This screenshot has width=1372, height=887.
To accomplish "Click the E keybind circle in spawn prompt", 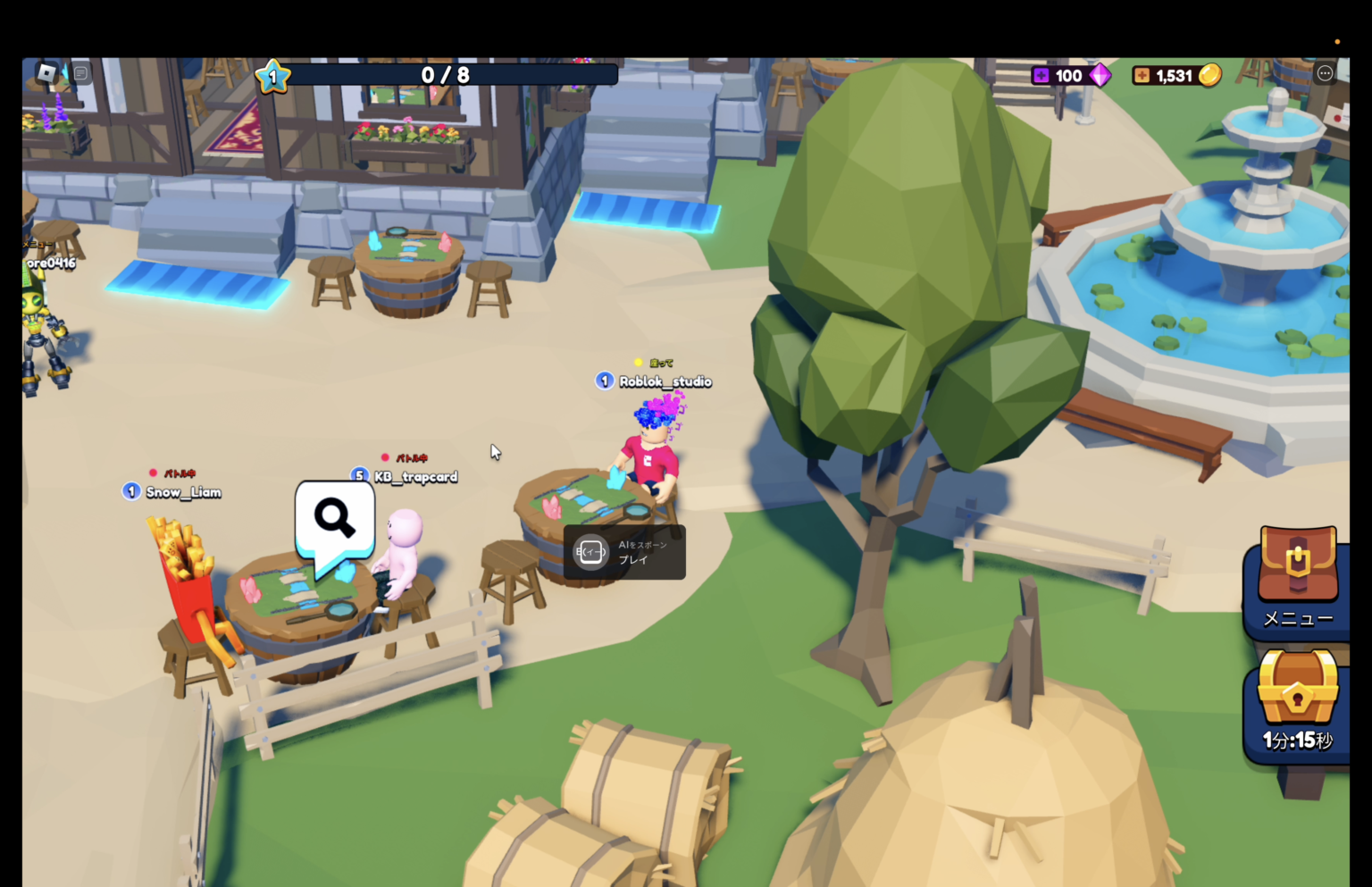I will point(590,552).
